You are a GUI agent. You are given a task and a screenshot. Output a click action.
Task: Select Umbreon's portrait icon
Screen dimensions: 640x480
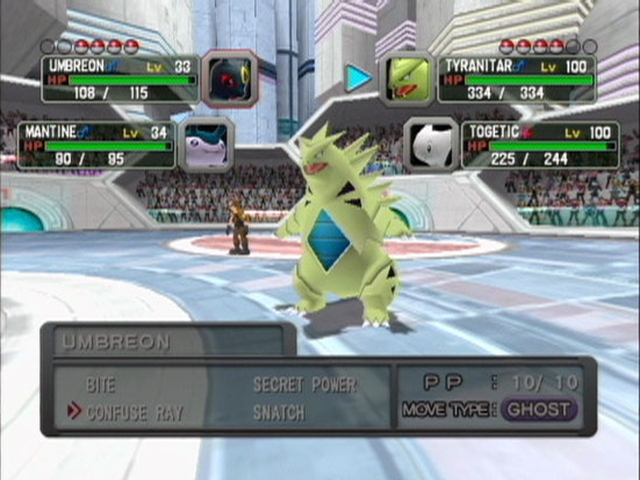229,78
